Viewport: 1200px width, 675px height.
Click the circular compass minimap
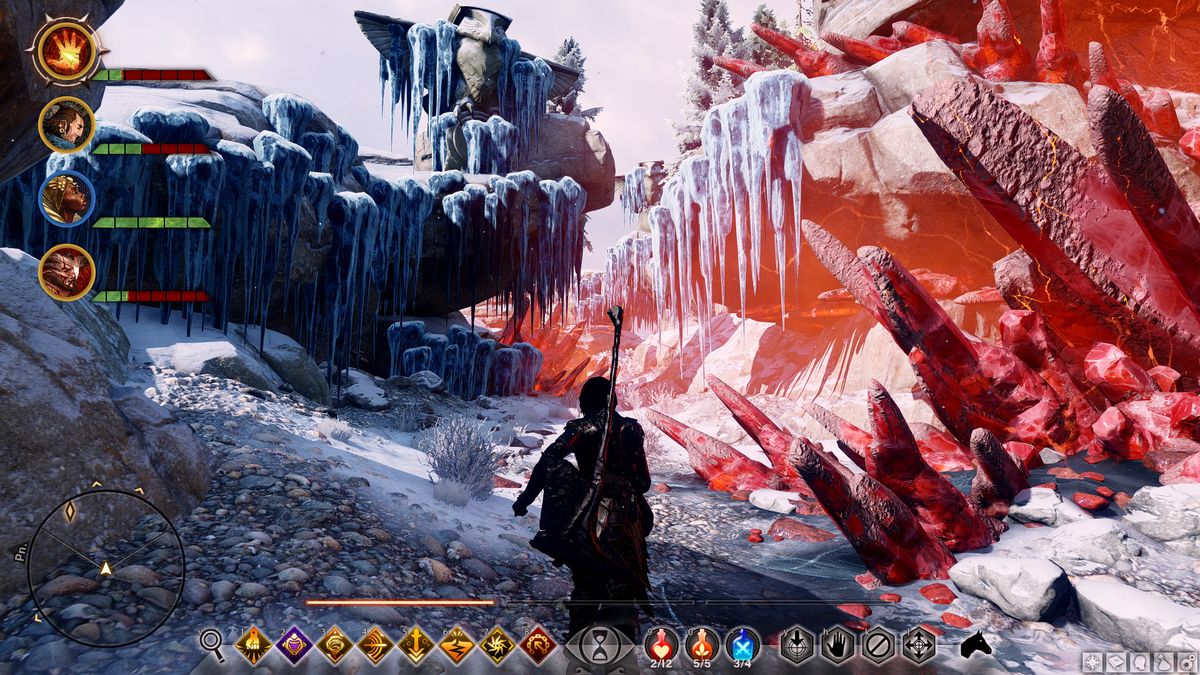[x=105, y=567]
